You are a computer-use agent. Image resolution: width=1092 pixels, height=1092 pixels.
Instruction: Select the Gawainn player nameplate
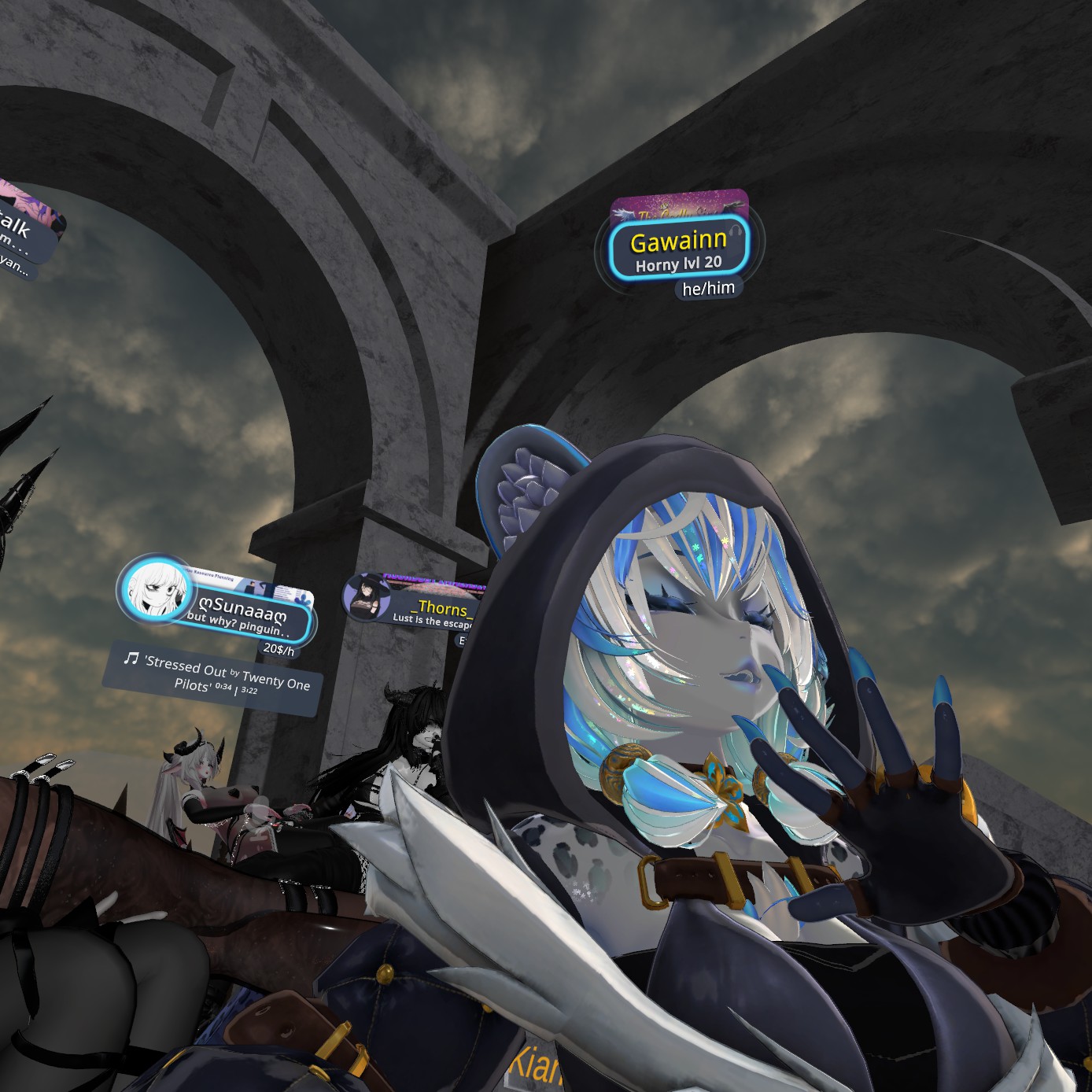point(678,249)
